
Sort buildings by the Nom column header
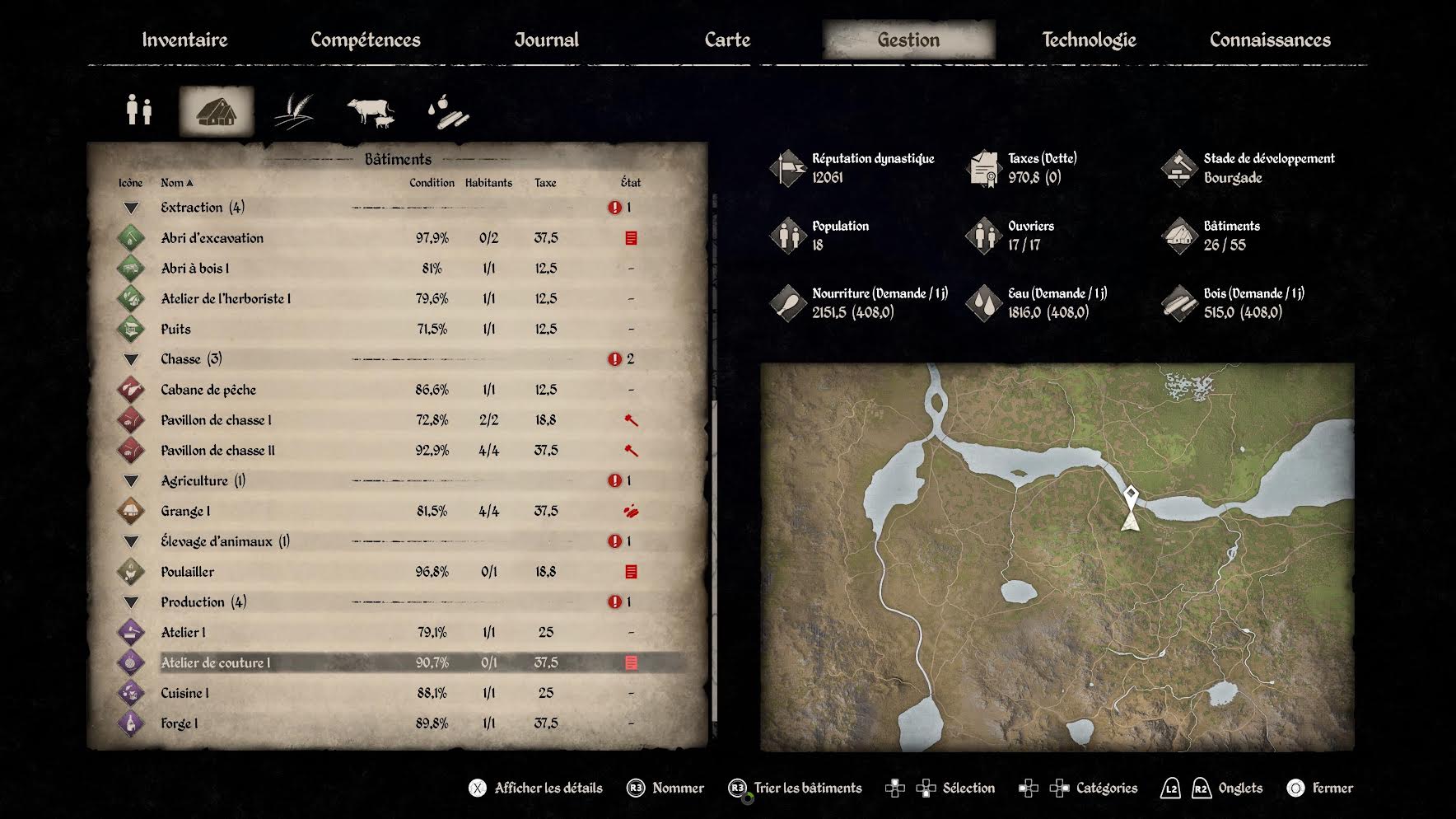coord(176,182)
